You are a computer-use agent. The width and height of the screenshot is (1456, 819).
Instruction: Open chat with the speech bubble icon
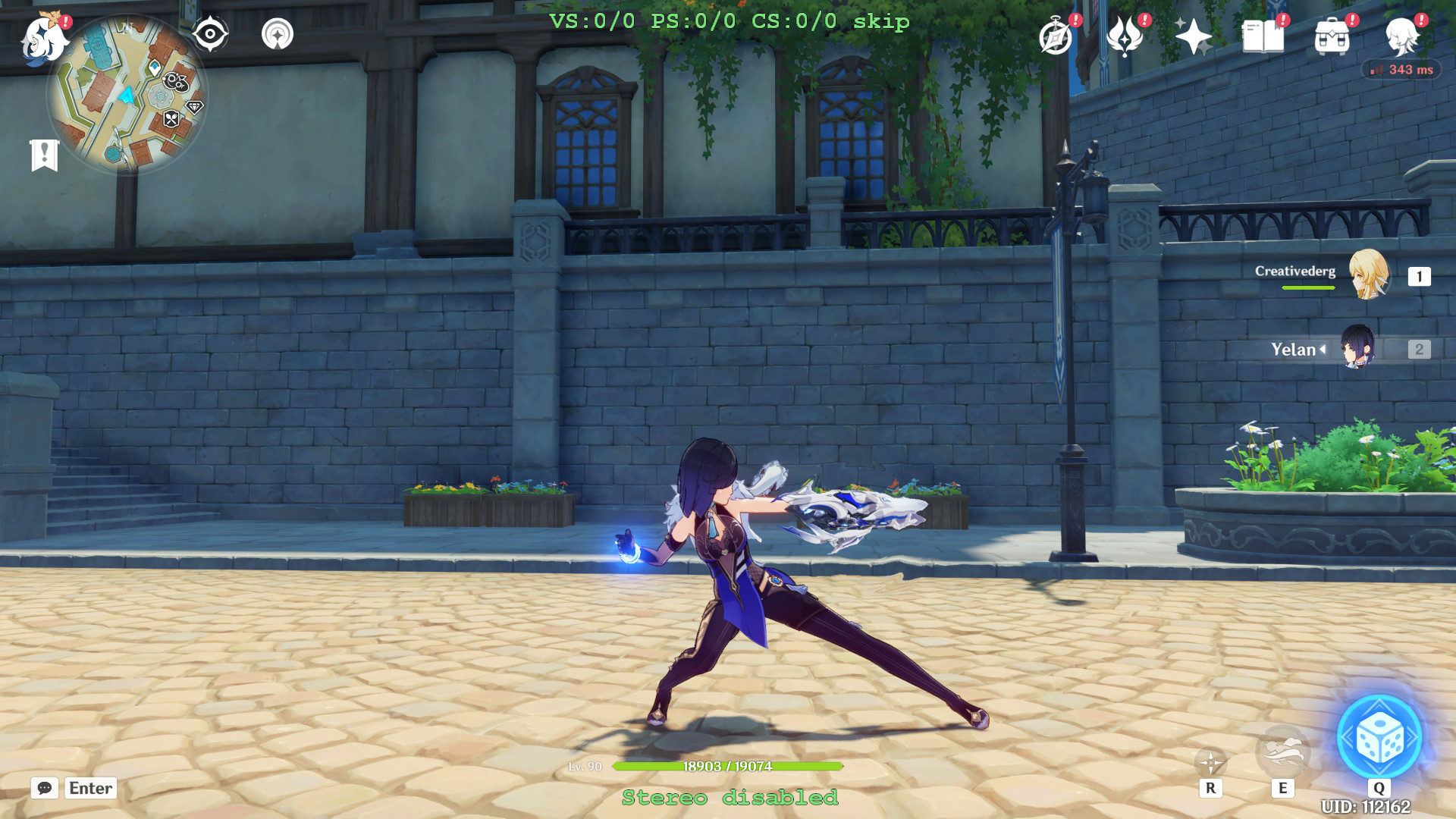(x=43, y=789)
